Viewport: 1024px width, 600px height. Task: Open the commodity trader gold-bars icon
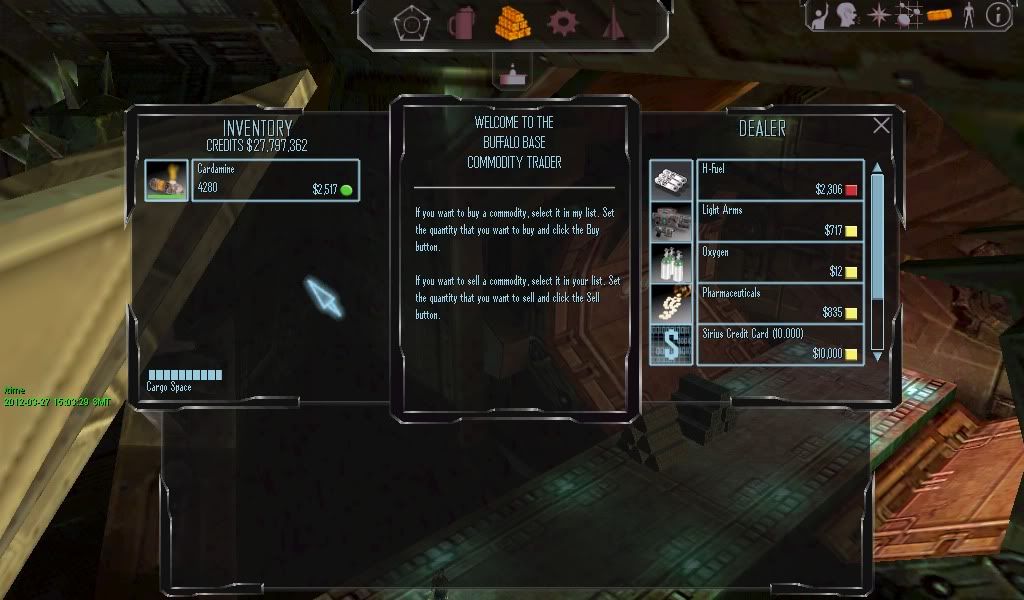click(512, 22)
